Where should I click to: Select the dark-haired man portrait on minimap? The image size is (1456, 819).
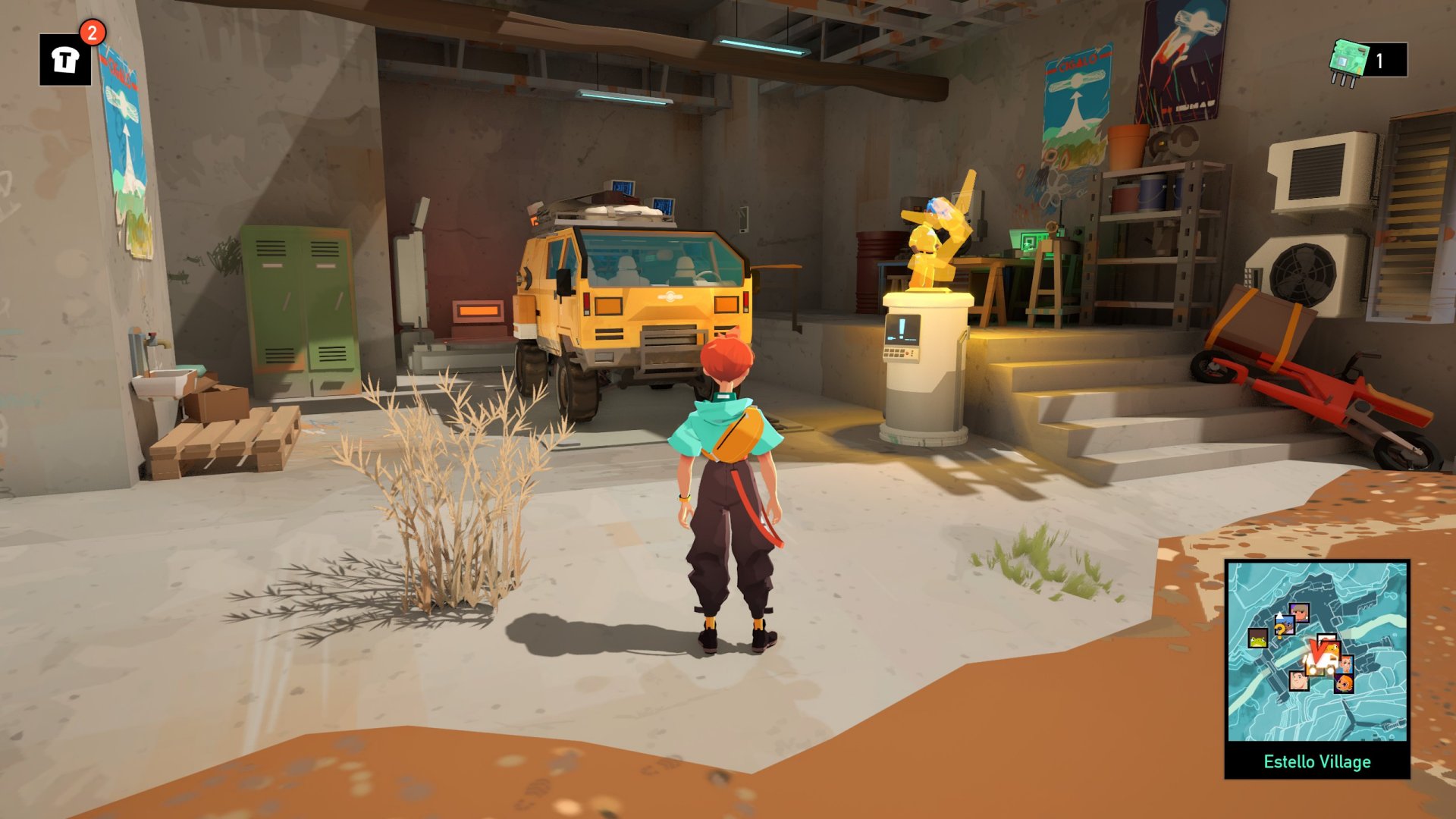(1299, 679)
